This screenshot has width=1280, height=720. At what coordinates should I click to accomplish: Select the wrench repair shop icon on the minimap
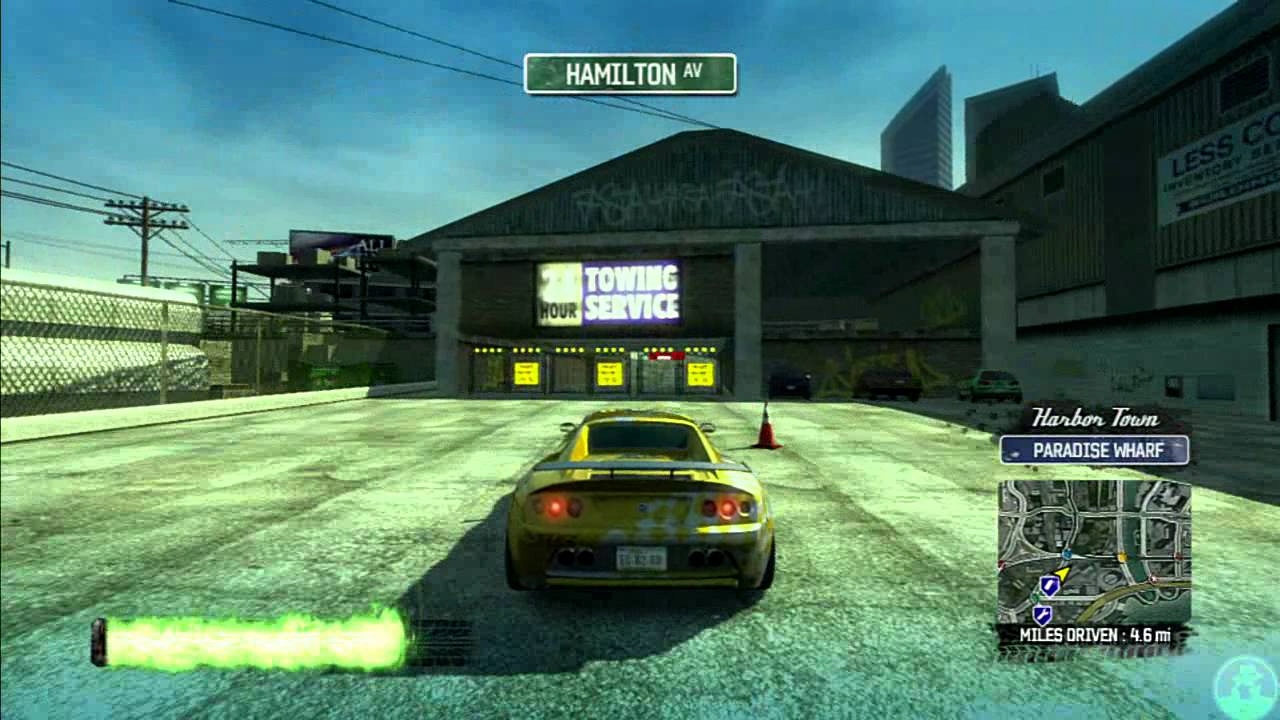click(1041, 614)
